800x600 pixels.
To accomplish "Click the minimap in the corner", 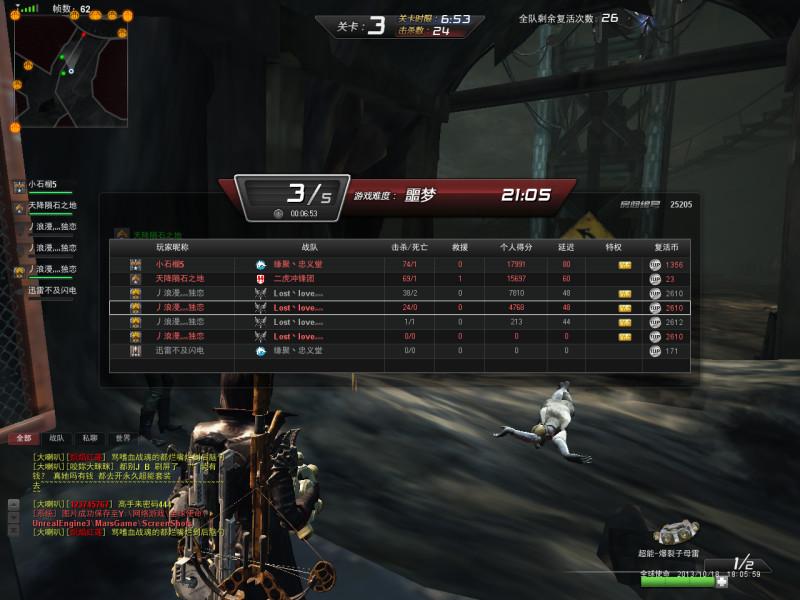I will tap(70, 72).
